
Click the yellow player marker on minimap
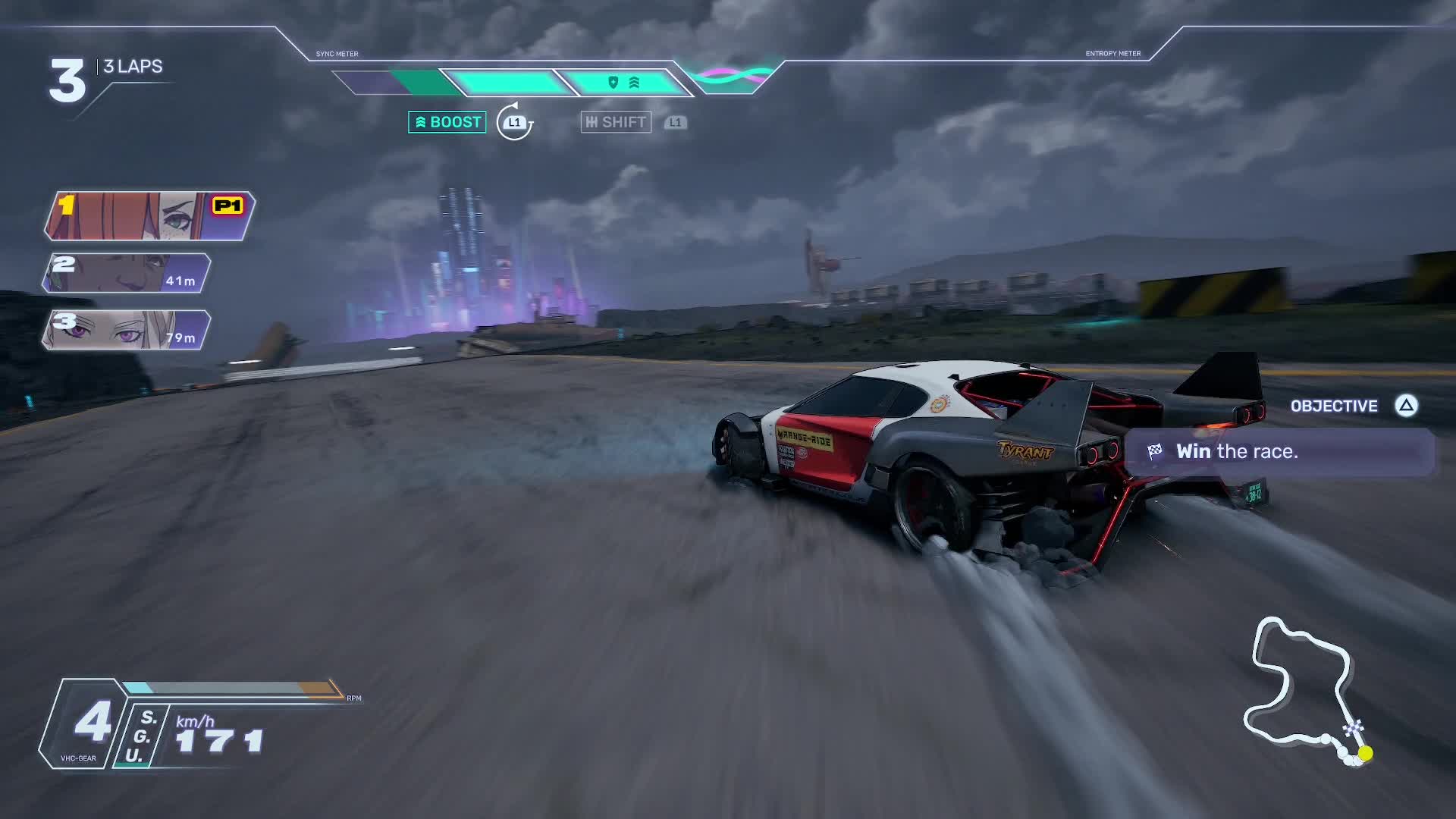[1365, 753]
